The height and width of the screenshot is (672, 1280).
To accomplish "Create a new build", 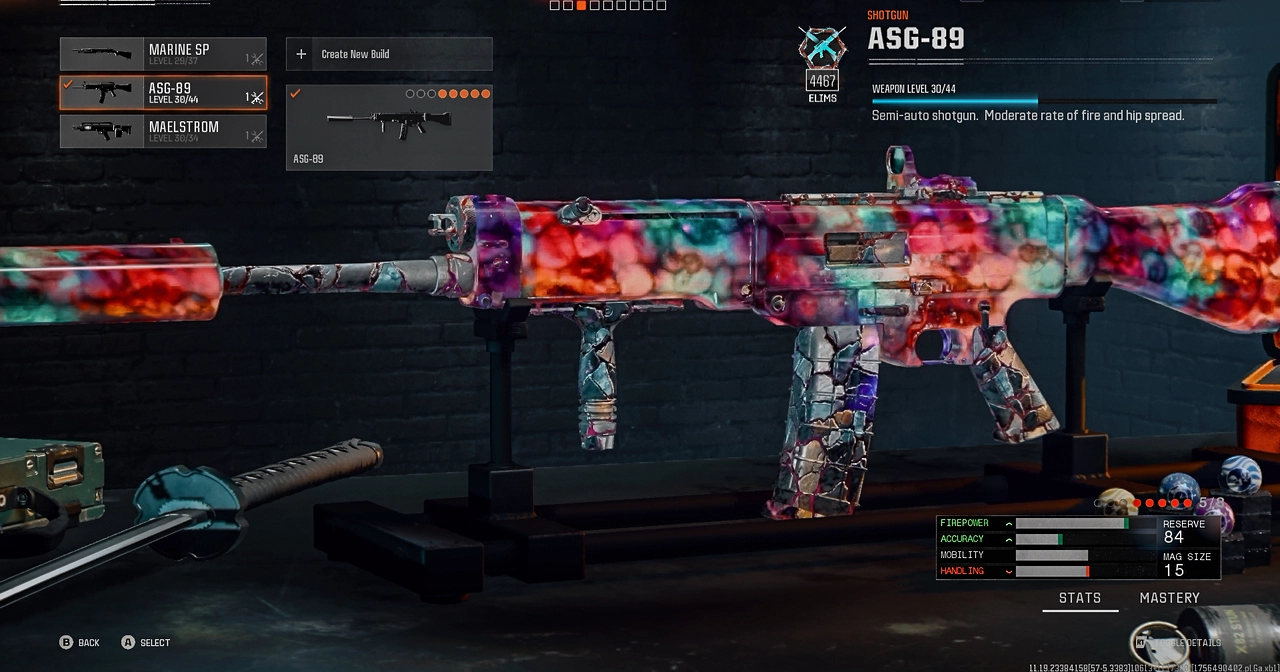I will (x=389, y=54).
